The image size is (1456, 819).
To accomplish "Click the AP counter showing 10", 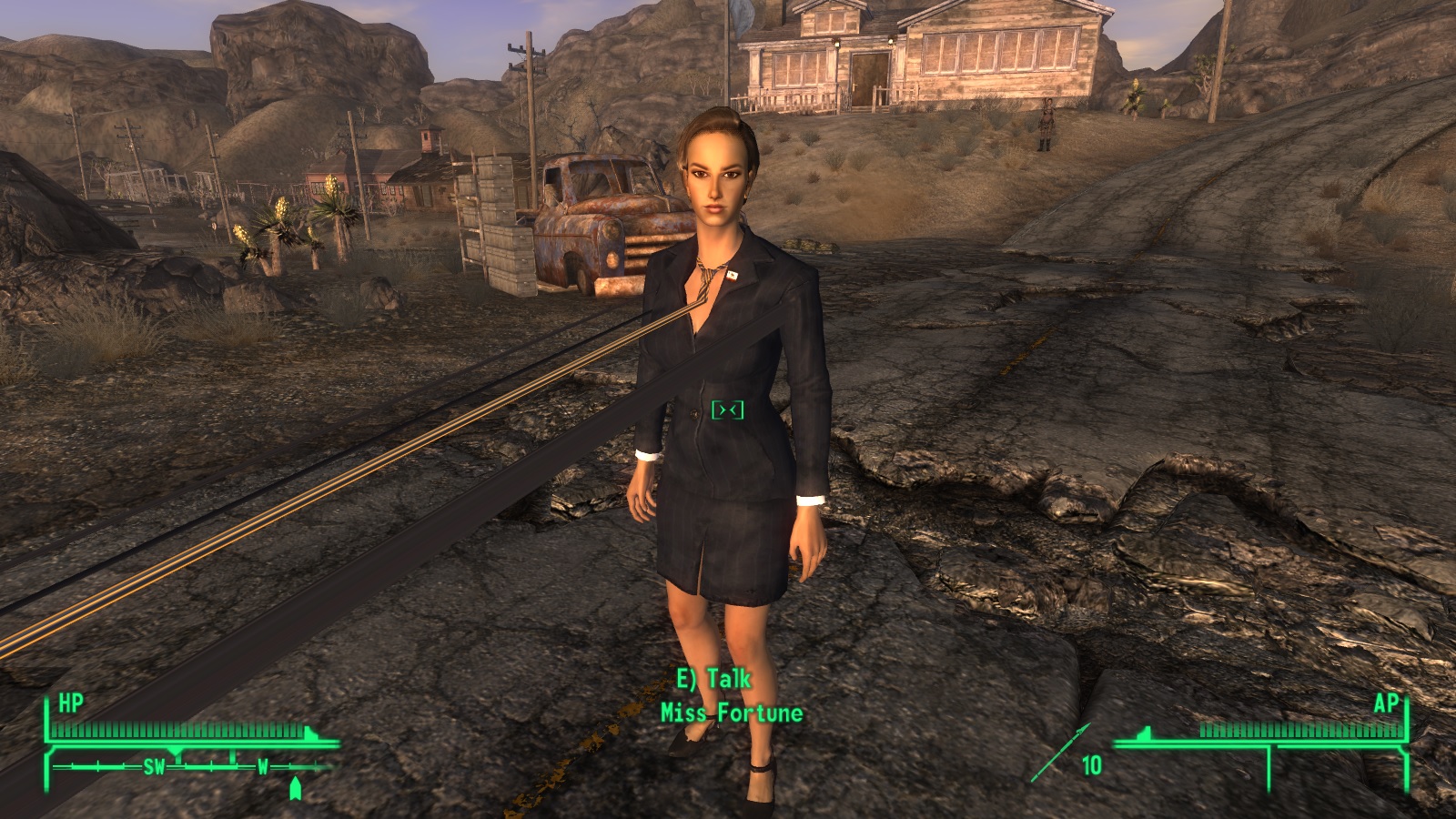I will 1091,764.
